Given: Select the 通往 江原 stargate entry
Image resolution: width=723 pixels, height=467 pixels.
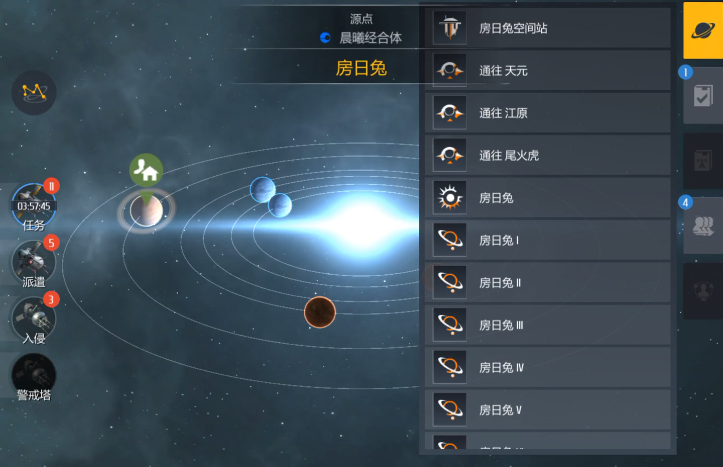Looking at the screenshot, I should point(547,113).
